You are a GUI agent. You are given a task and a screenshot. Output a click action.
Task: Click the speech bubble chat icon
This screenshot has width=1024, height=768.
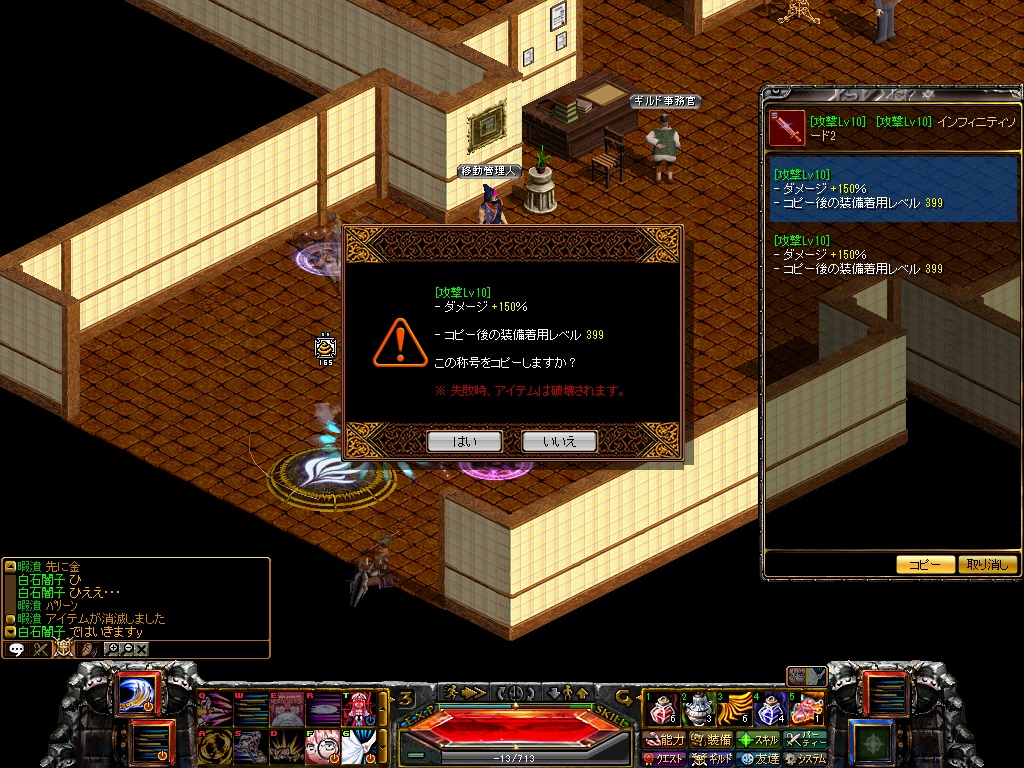[16, 649]
